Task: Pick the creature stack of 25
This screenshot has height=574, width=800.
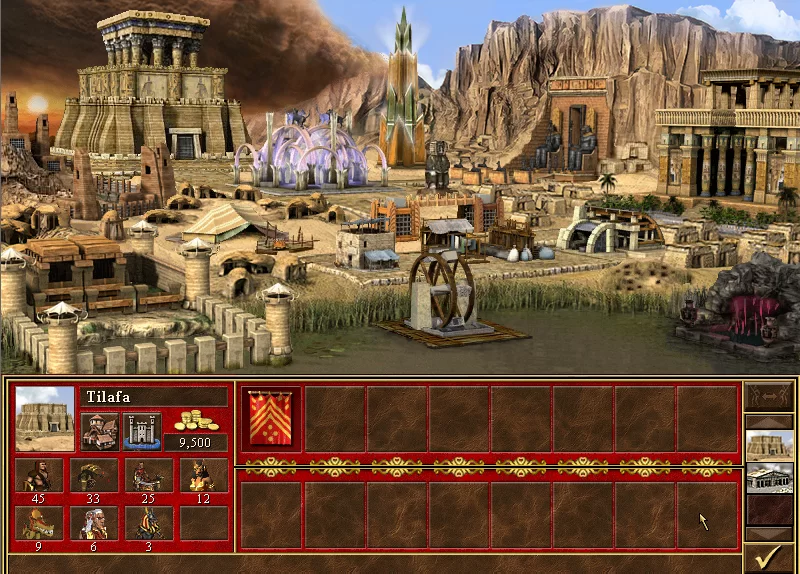Action: pyautogui.click(x=149, y=476)
